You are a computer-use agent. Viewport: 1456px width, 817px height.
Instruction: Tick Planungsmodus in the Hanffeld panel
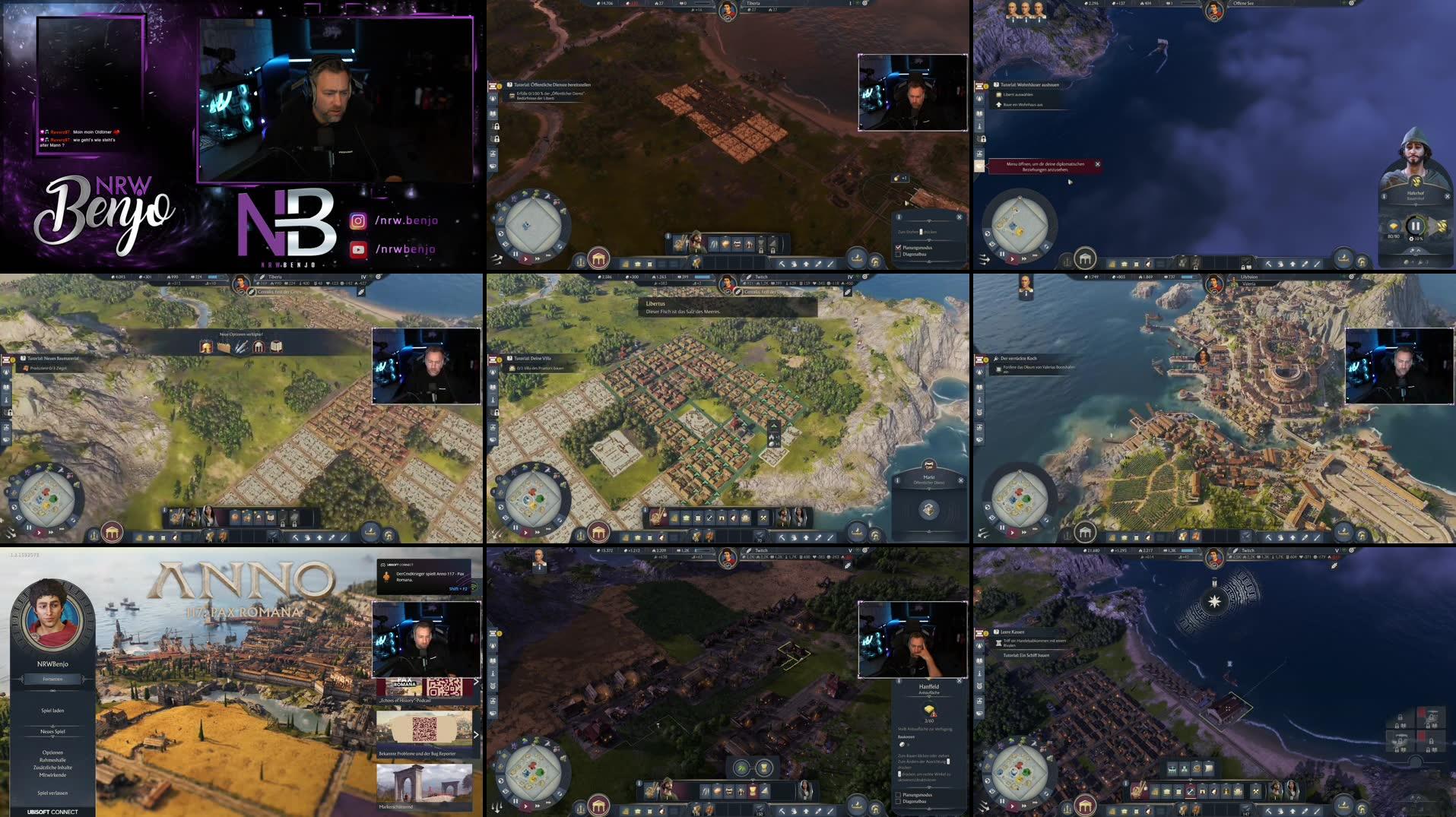(898, 796)
